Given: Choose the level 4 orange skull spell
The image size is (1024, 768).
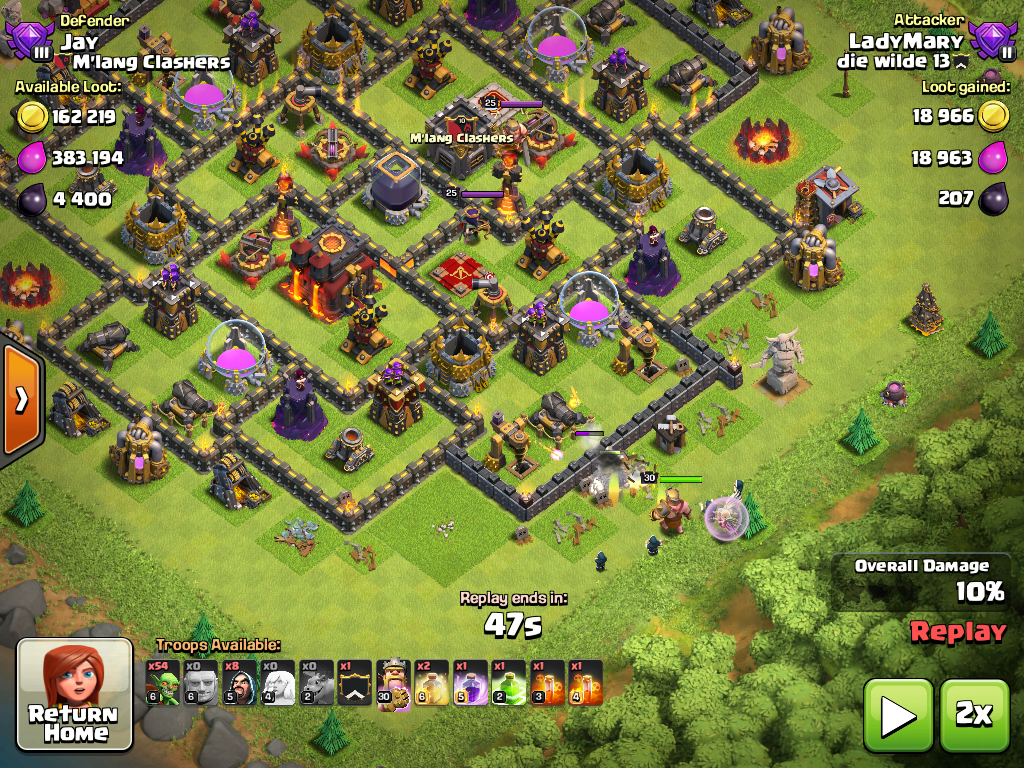Looking at the screenshot, I should [585, 683].
